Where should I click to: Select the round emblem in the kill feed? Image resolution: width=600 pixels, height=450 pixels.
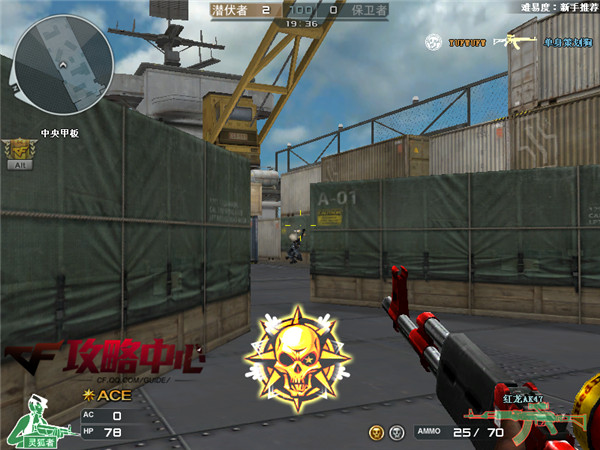pyautogui.click(x=434, y=43)
